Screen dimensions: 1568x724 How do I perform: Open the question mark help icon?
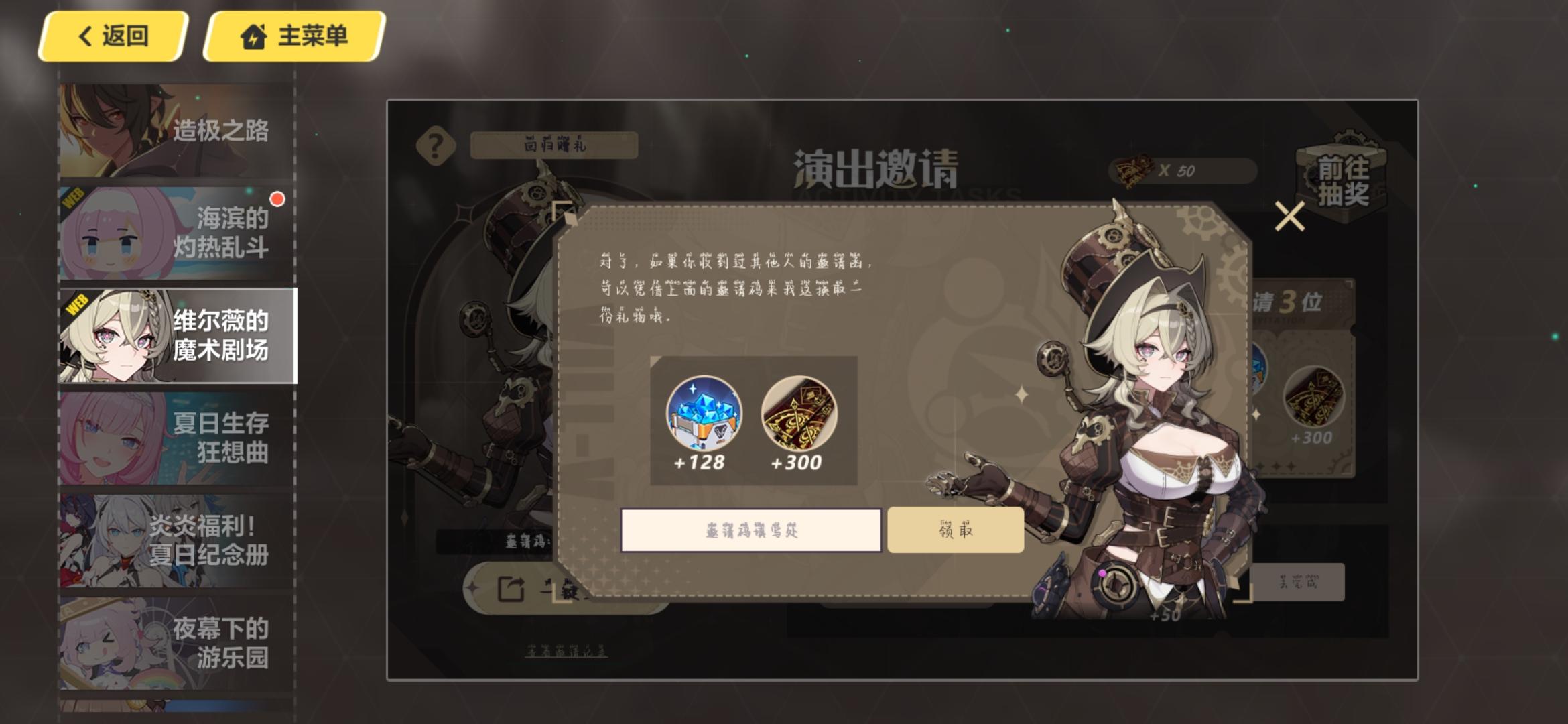(x=436, y=144)
